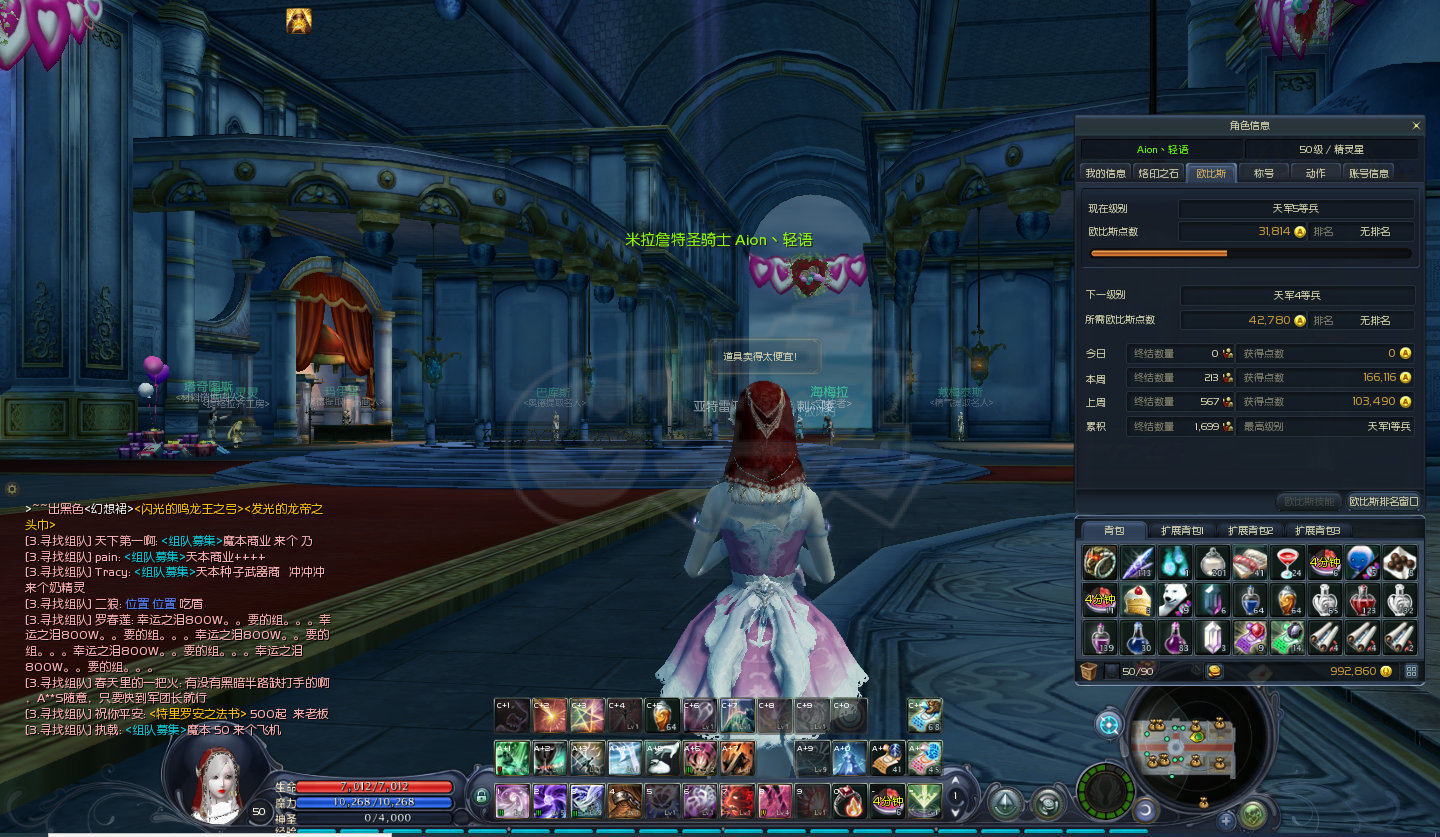Image resolution: width=1440 pixels, height=837 pixels.
Task: Select the red cocktail glass item
Action: [x=1286, y=562]
